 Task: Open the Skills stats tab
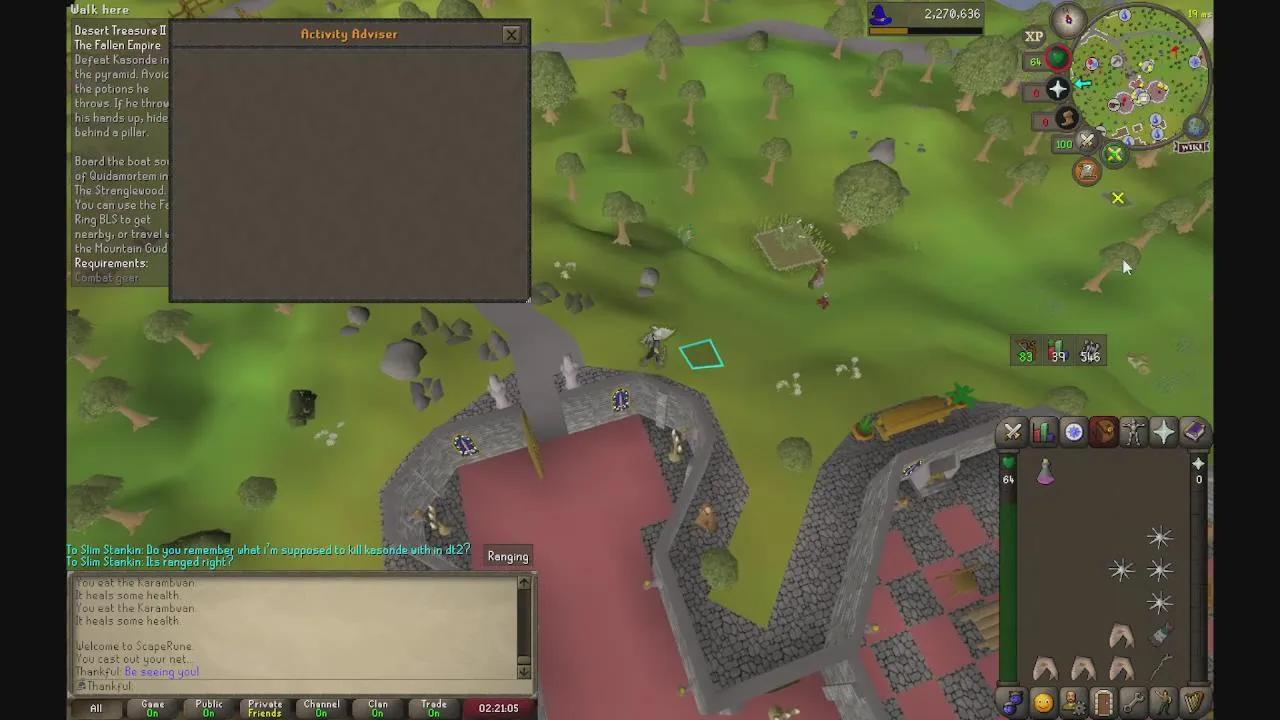pyautogui.click(x=1043, y=432)
